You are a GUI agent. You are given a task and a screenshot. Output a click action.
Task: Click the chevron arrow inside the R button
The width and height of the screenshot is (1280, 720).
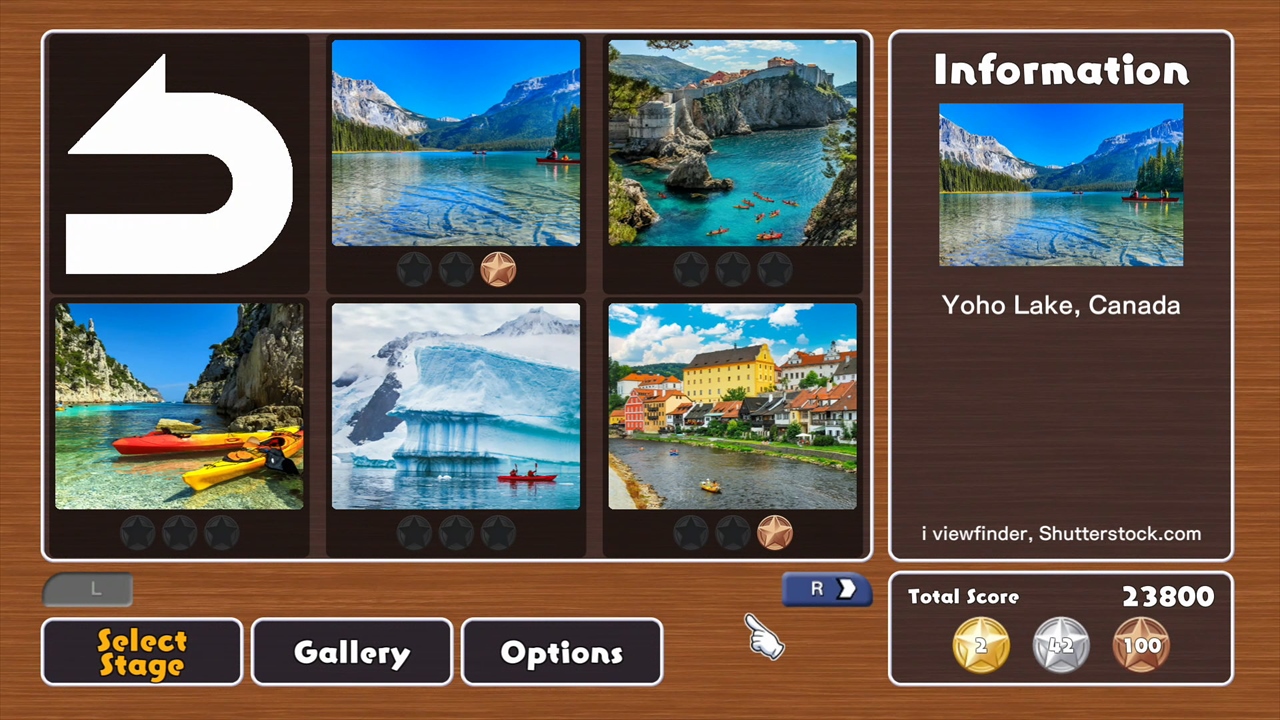point(847,589)
